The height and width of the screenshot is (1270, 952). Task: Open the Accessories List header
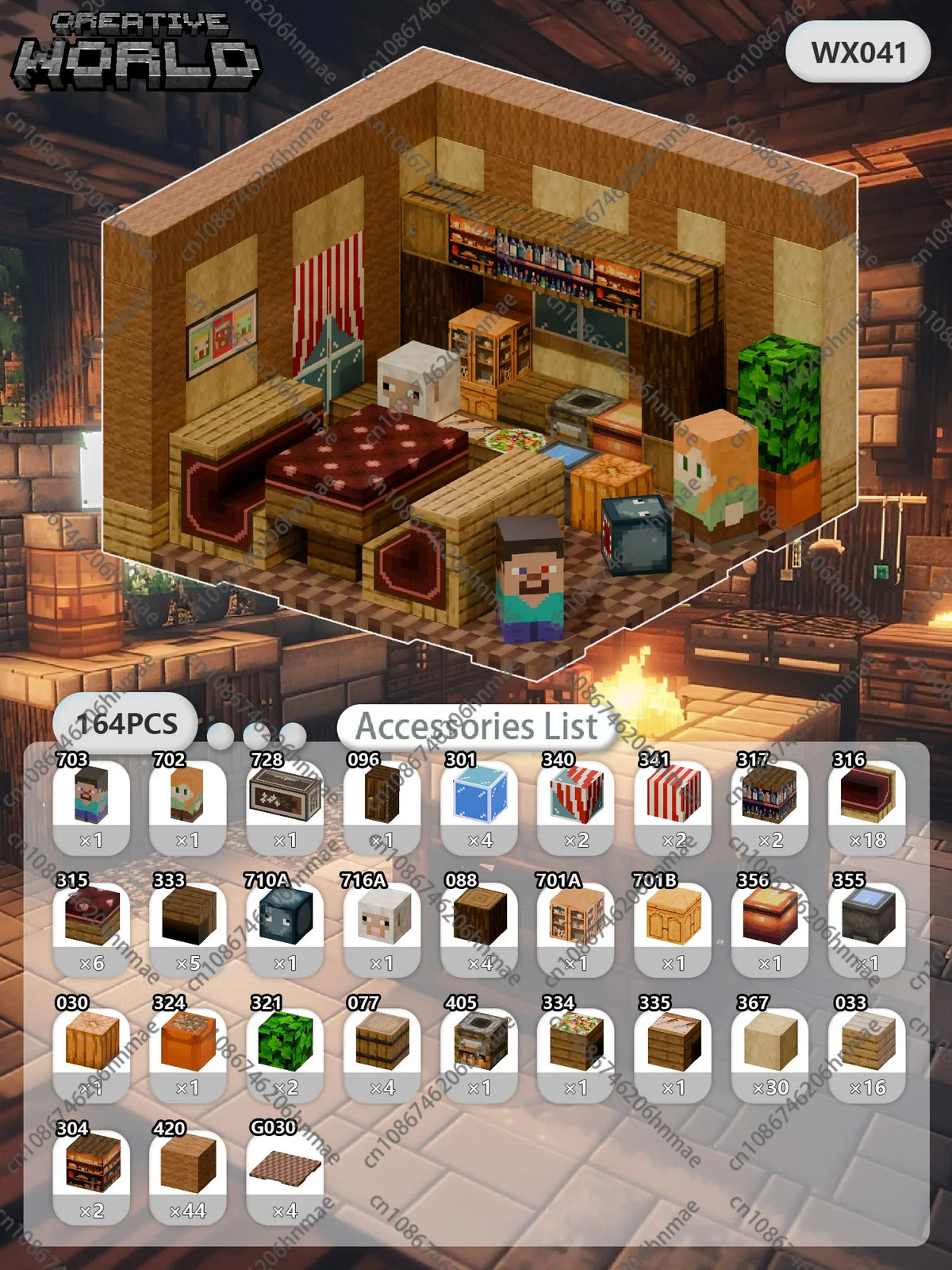pos(476,726)
